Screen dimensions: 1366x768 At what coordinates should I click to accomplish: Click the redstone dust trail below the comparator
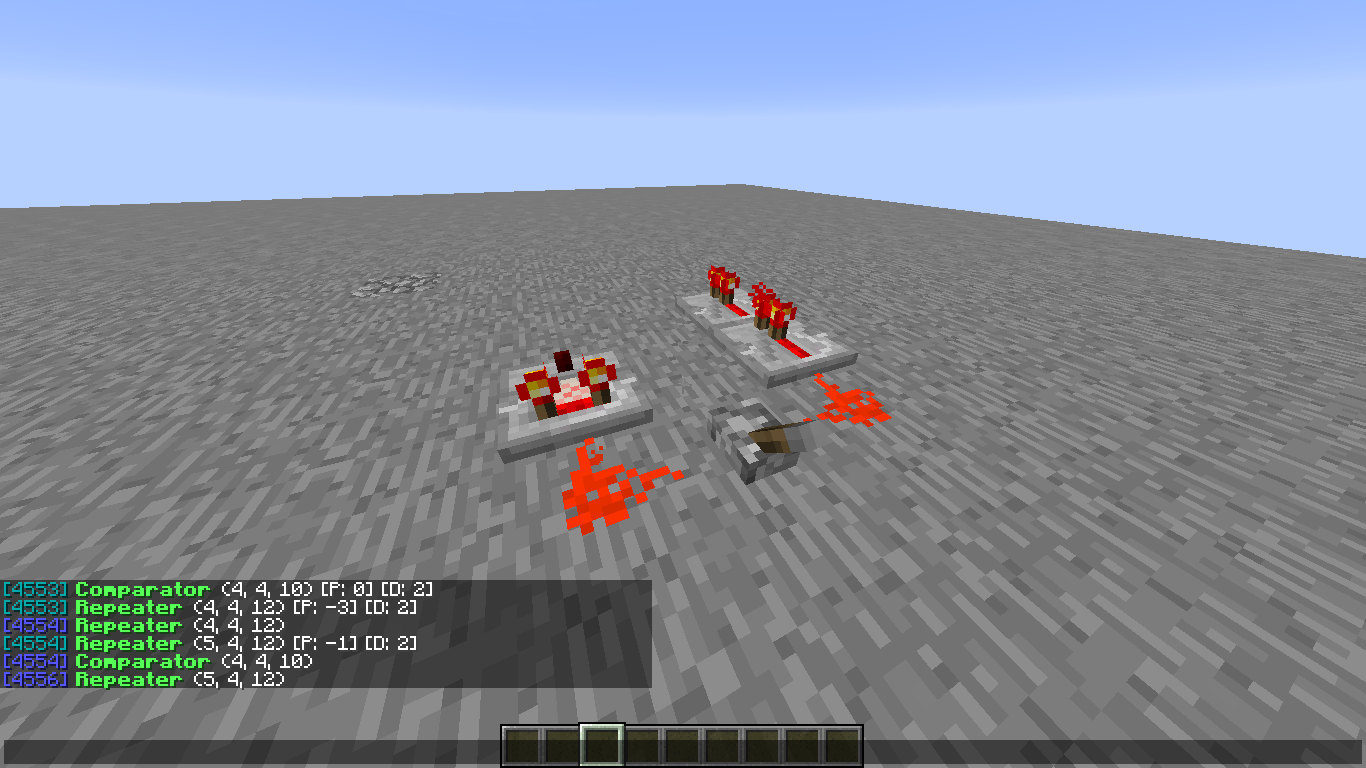[x=600, y=490]
